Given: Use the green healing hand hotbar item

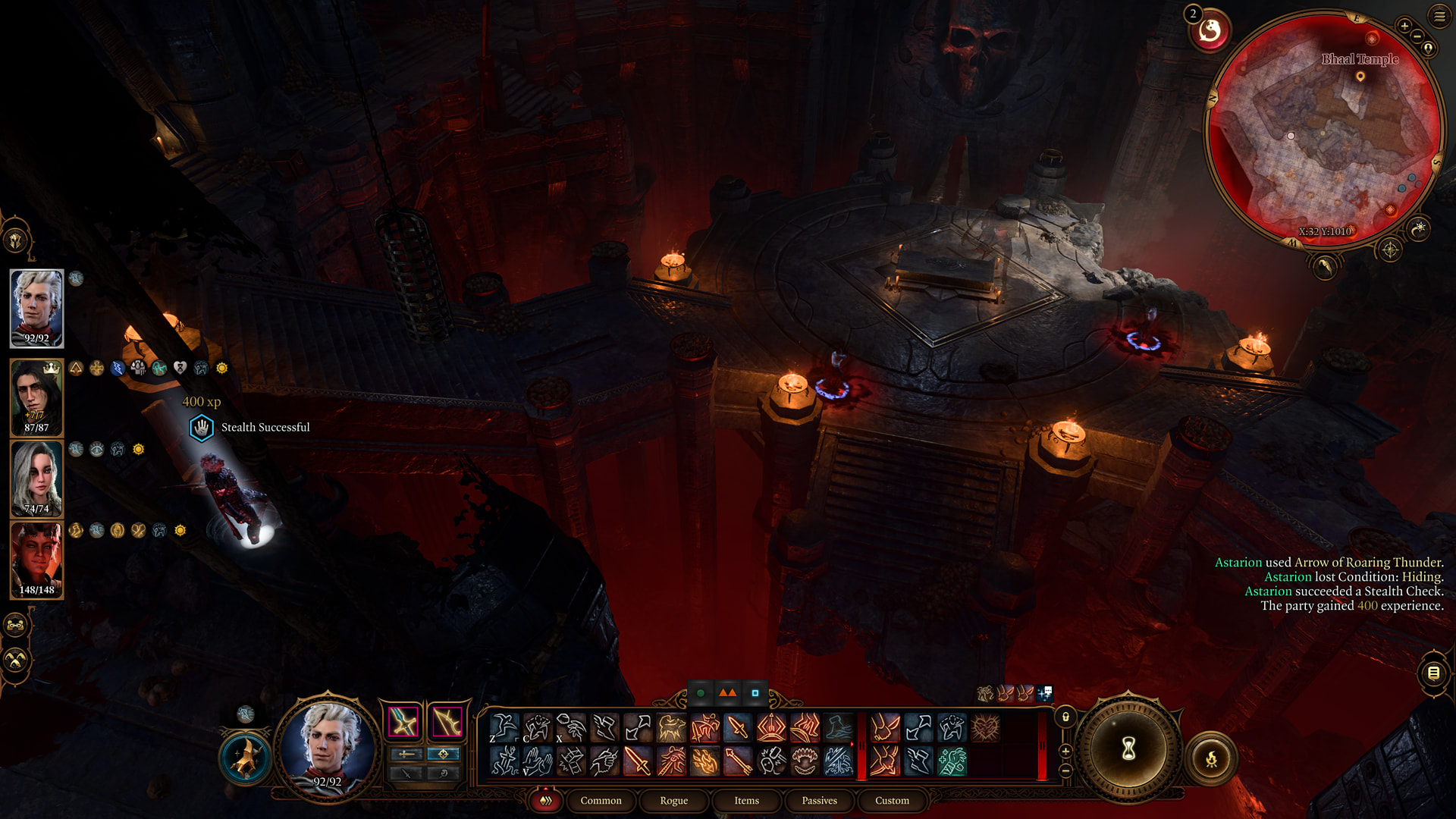Looking at the screenshot, I should [x=952, y=761].
